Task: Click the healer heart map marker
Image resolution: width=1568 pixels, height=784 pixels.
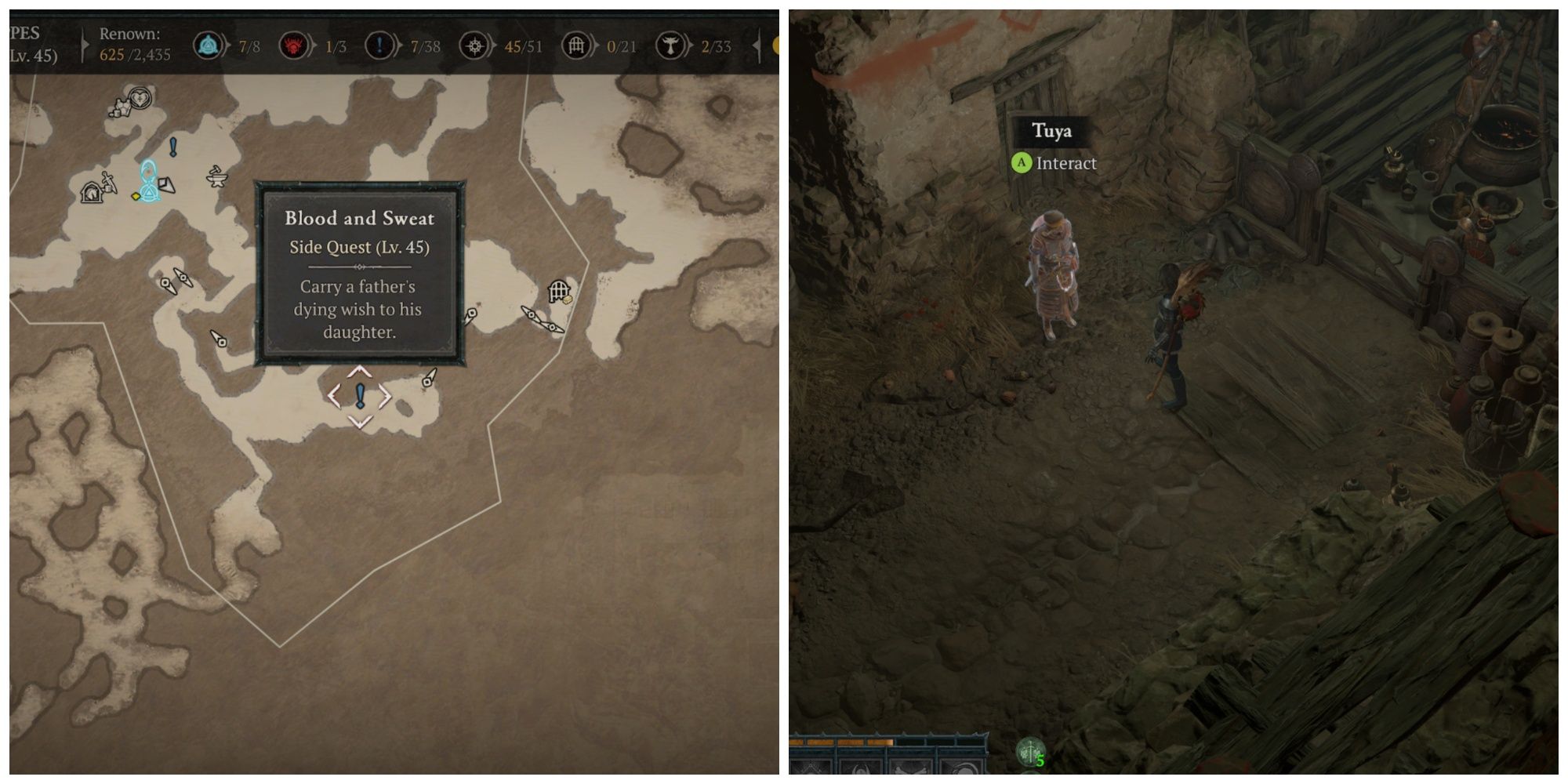Action: coord(140,99)
